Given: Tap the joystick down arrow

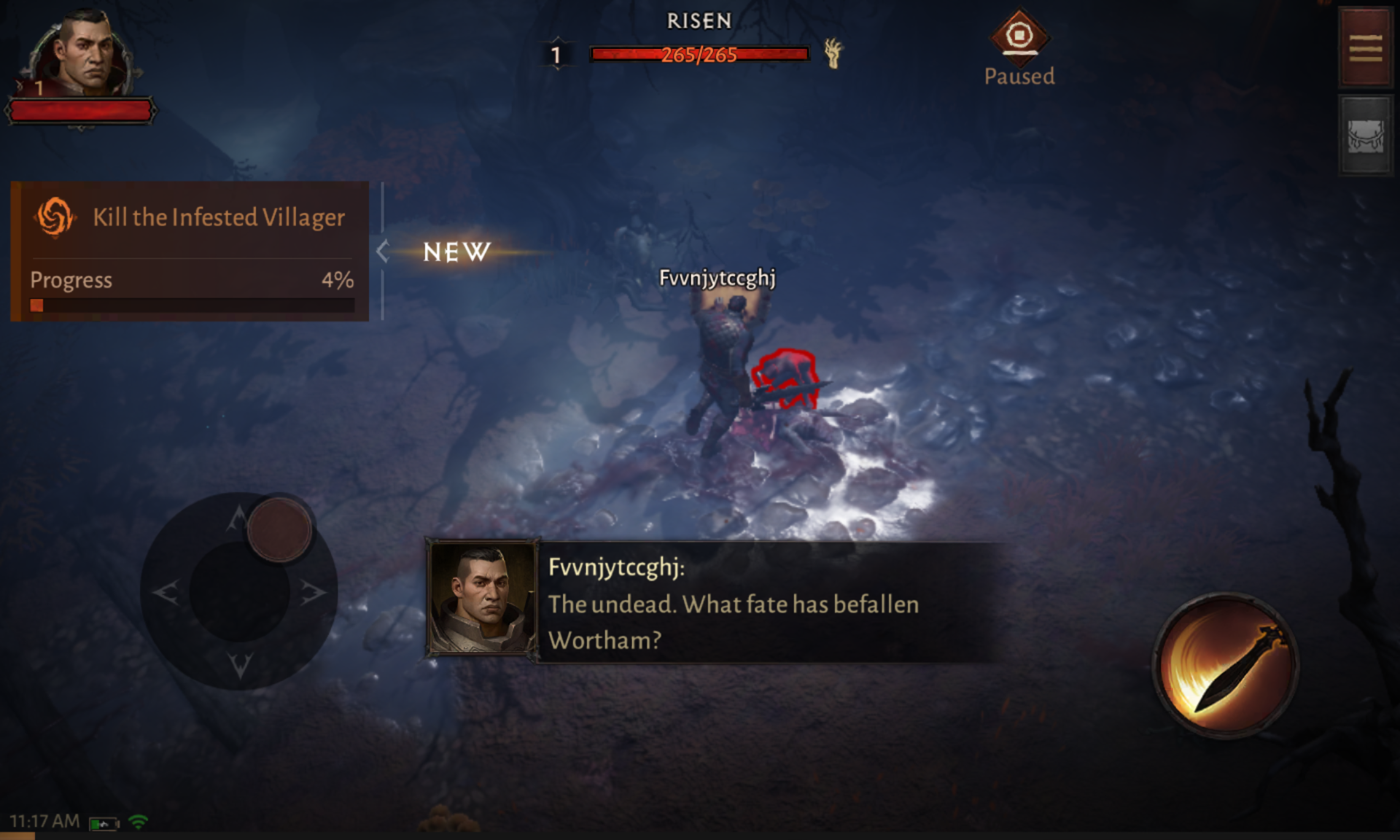Looking at the screenshot, I should pos(239,664).
